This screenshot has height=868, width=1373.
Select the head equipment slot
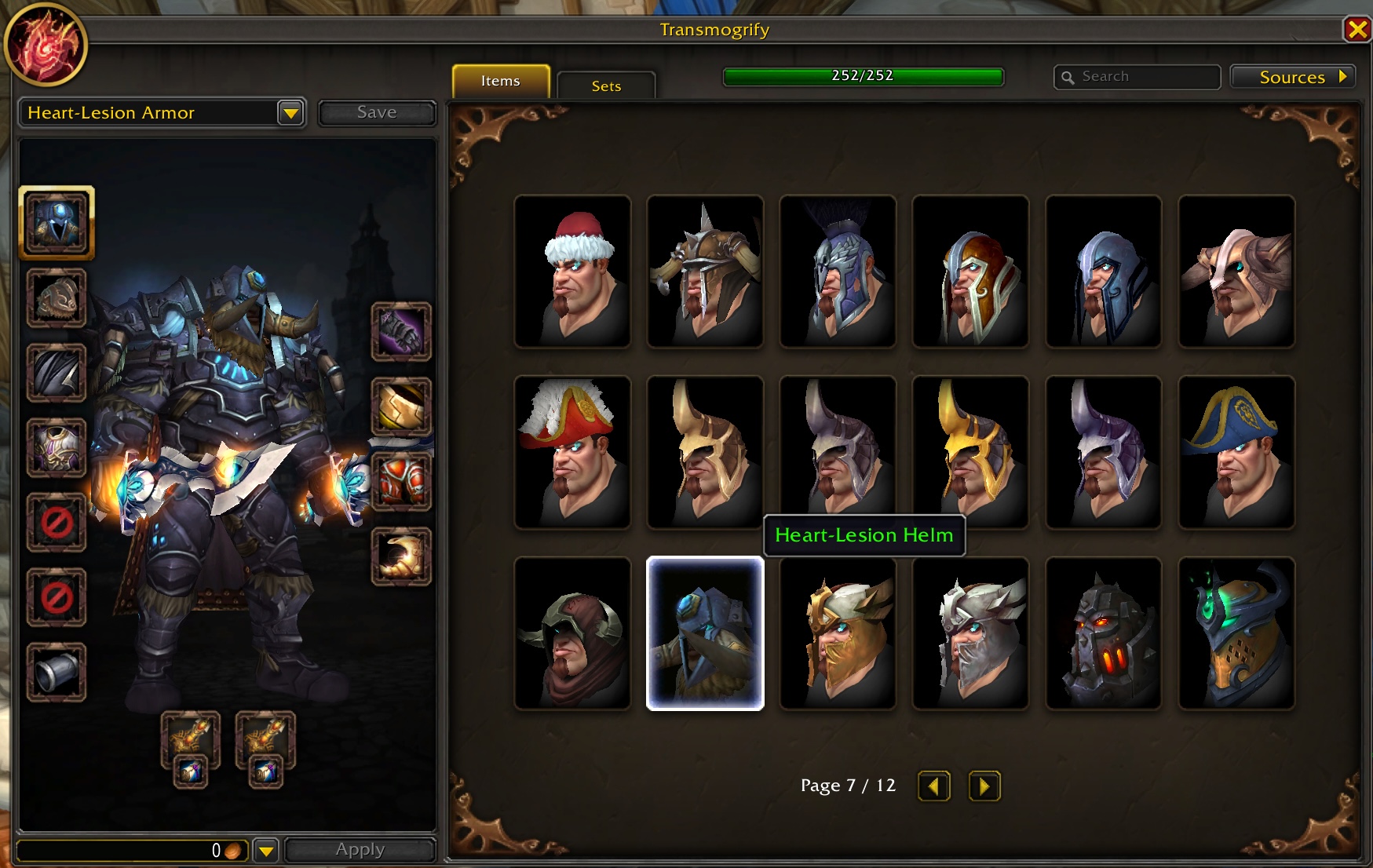click(57, 223)
